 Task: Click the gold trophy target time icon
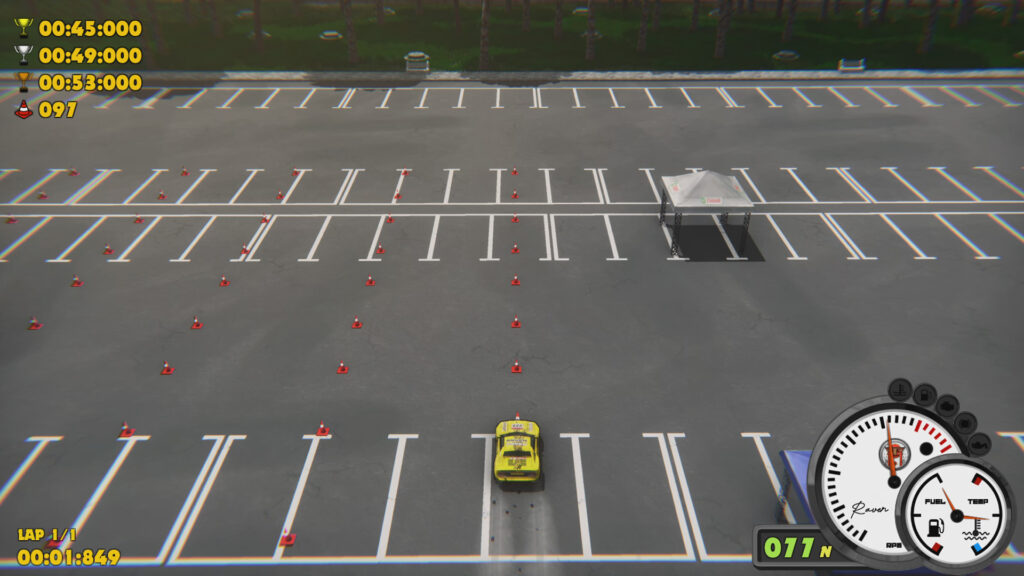pos(24,28)
